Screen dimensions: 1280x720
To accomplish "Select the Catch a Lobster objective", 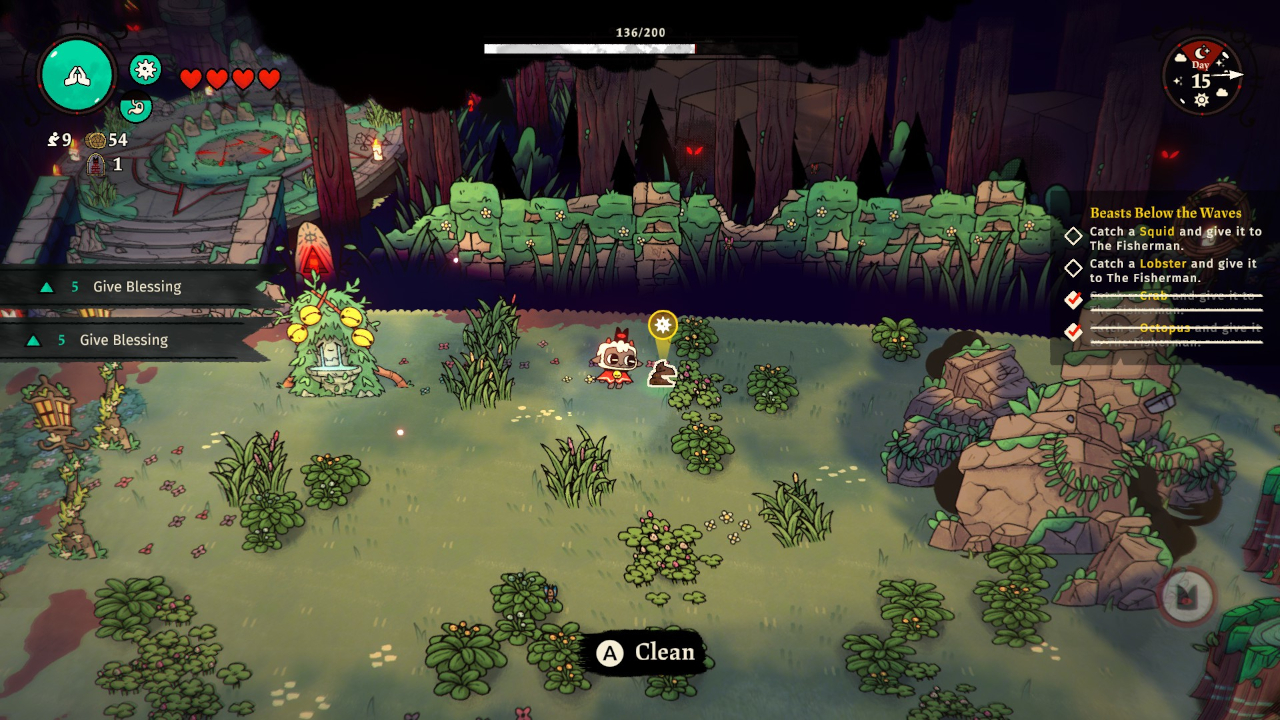I will pos(1173,270).
